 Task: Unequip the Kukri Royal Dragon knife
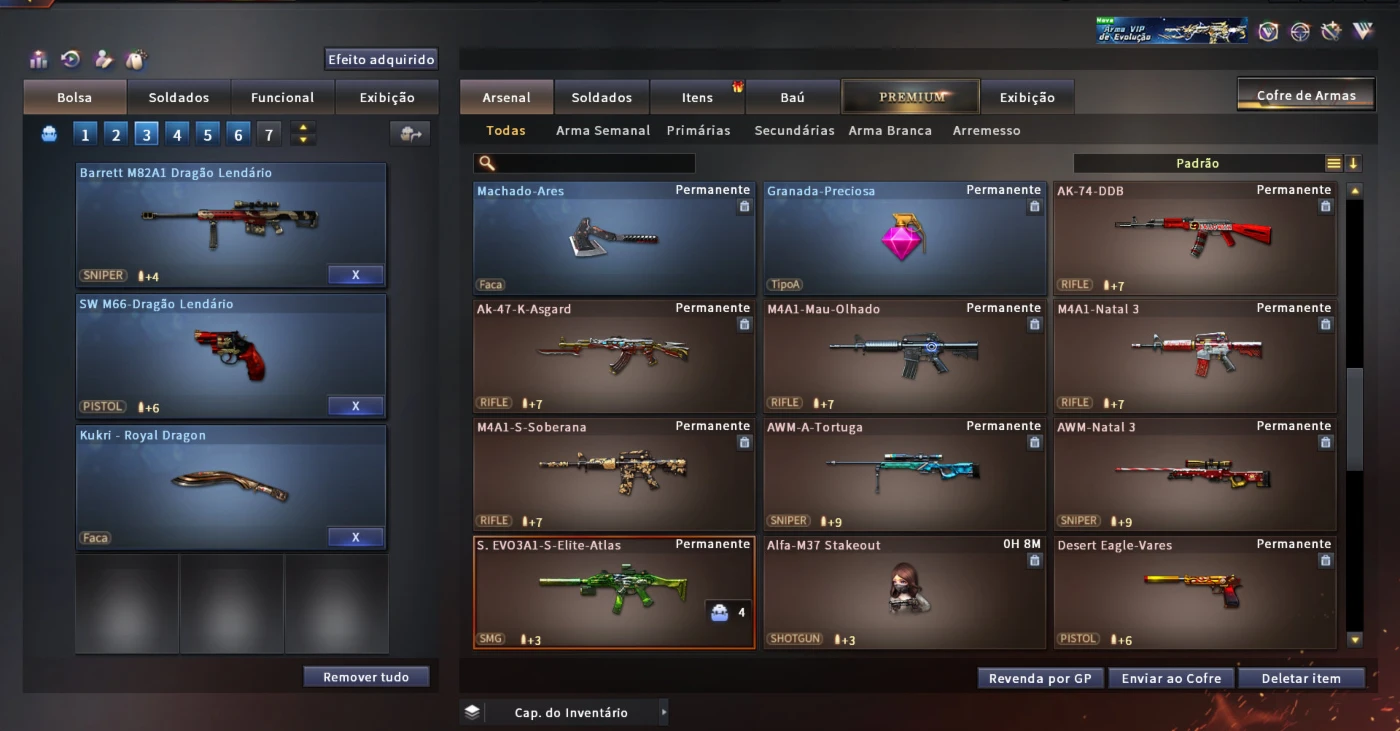355,538
